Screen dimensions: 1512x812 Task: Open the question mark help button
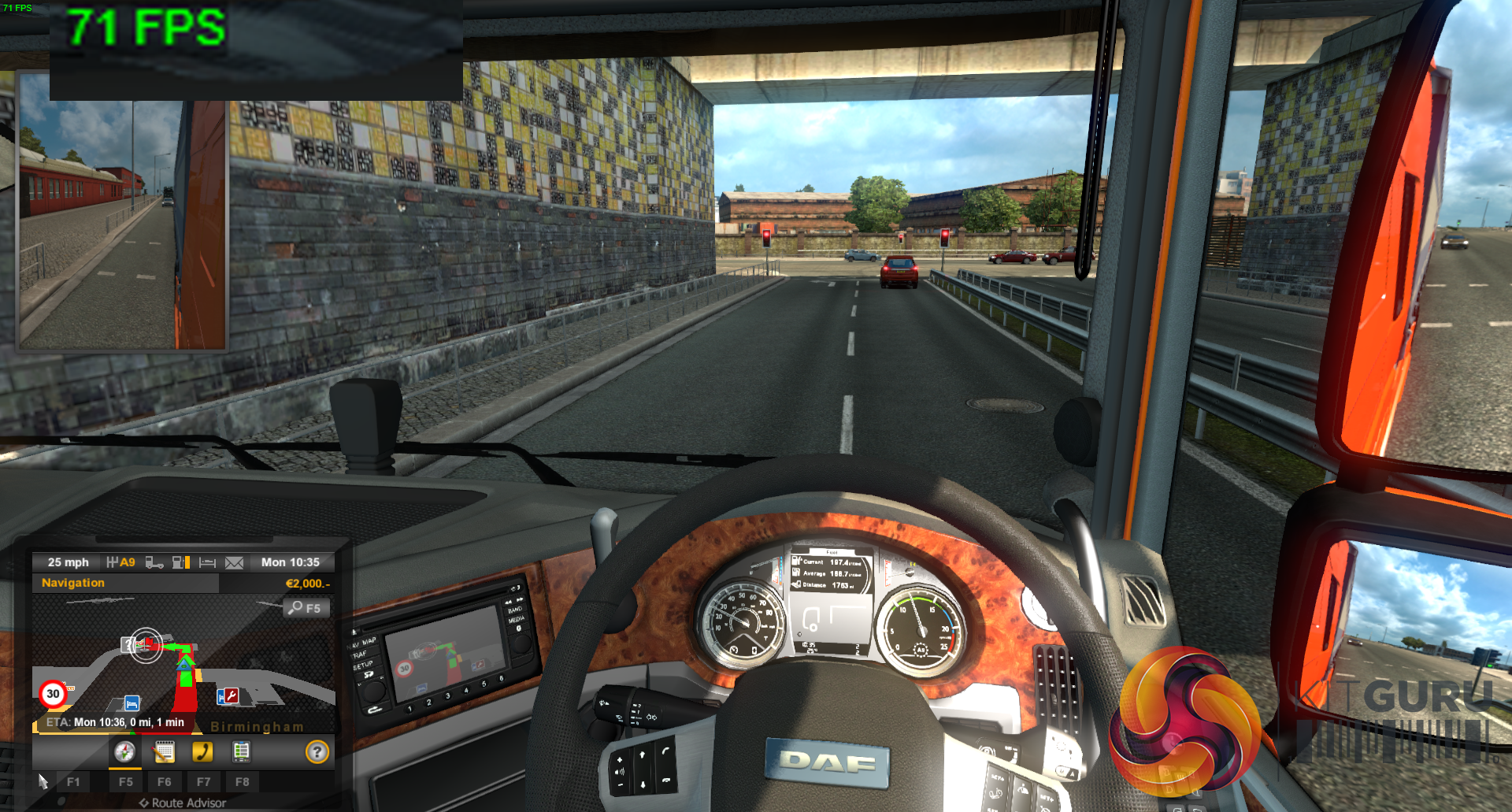pyautogui.click(x=317, y=752)
